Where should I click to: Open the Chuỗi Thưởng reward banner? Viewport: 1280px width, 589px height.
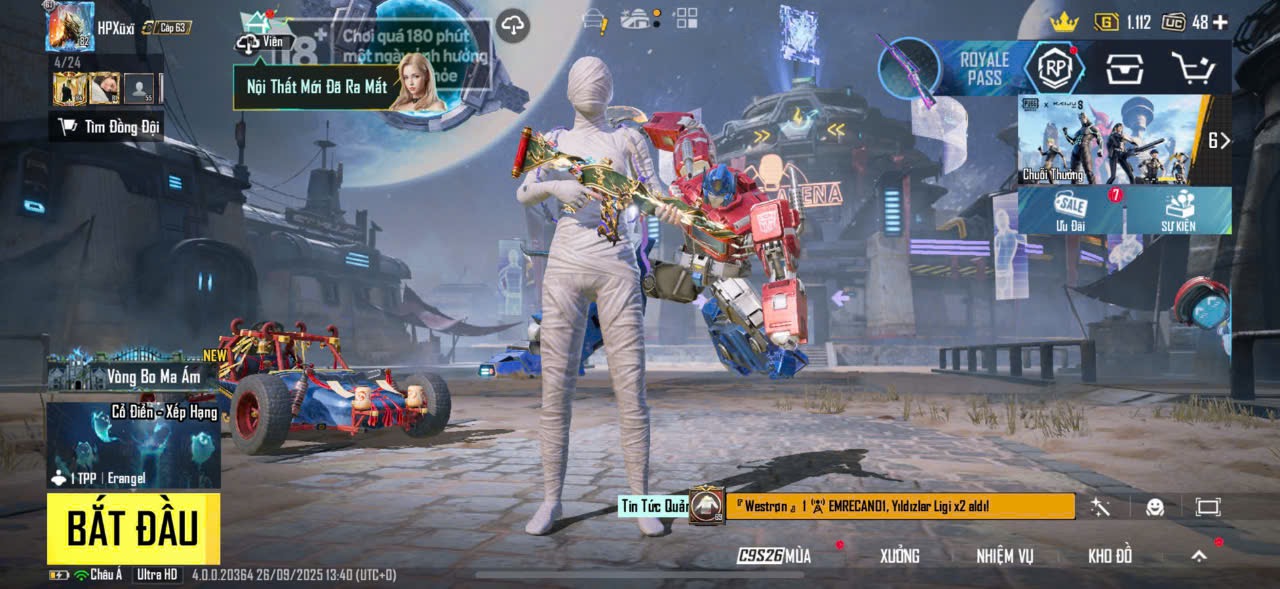tap(1110, 140)
